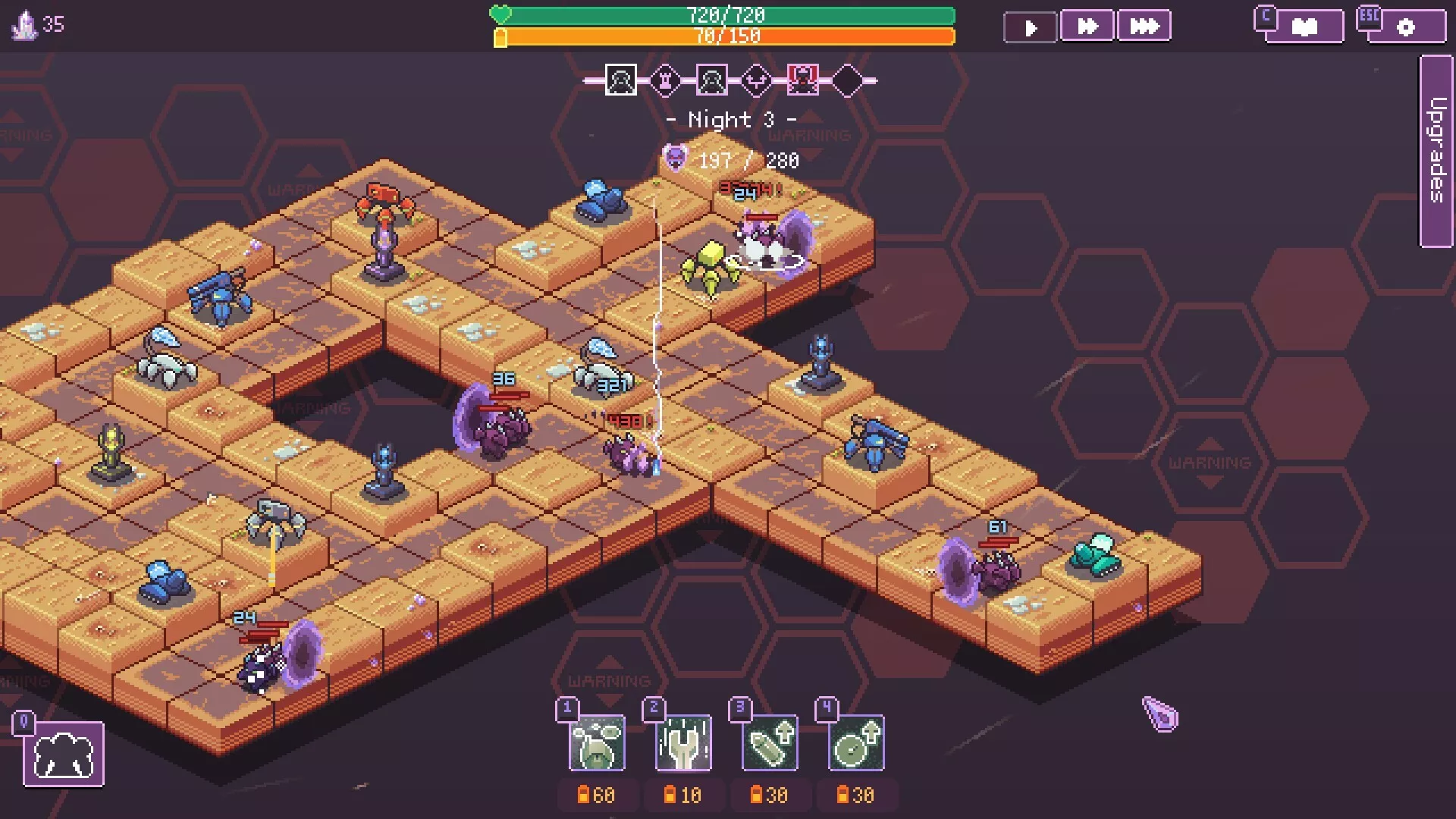
Task: Click the enemy counter skull icon below Night 3
Action: tap(673, 160)
